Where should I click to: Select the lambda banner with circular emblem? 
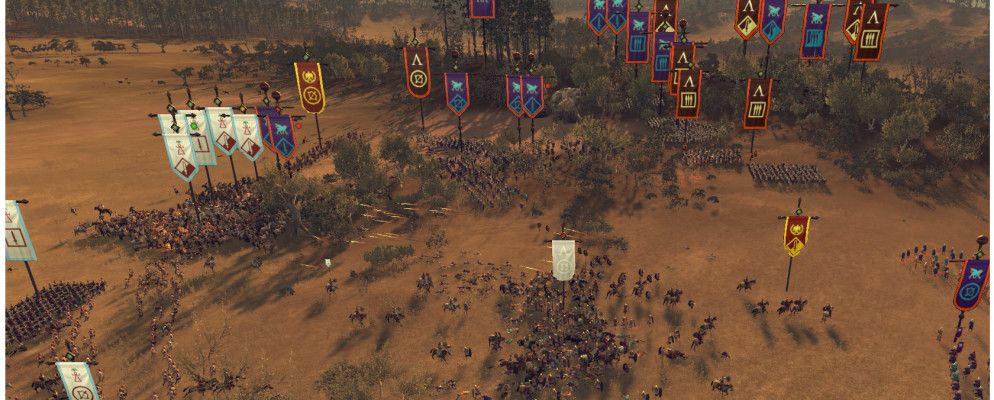(417, 72)
